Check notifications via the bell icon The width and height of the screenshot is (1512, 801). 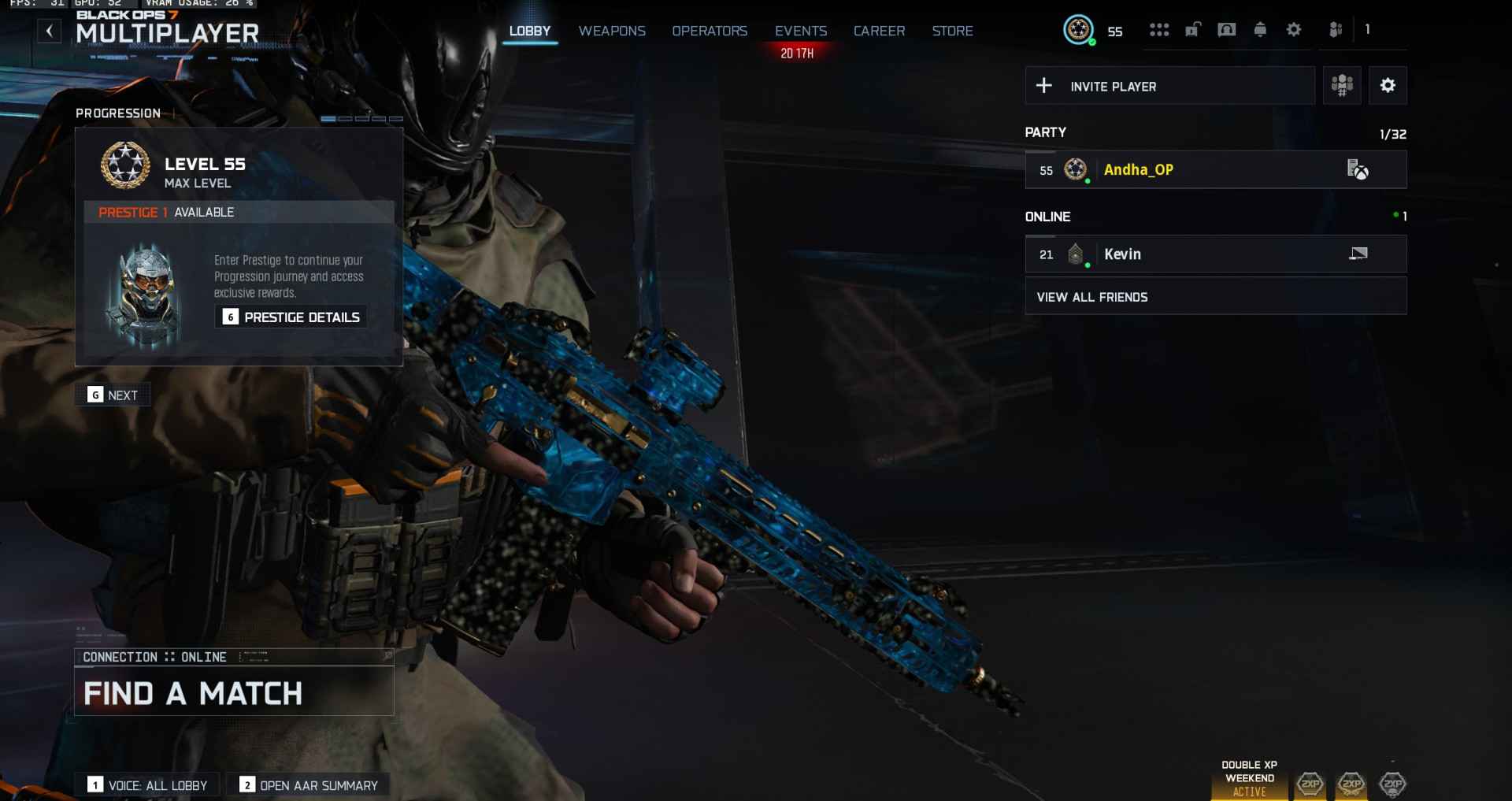[1259, 29]
